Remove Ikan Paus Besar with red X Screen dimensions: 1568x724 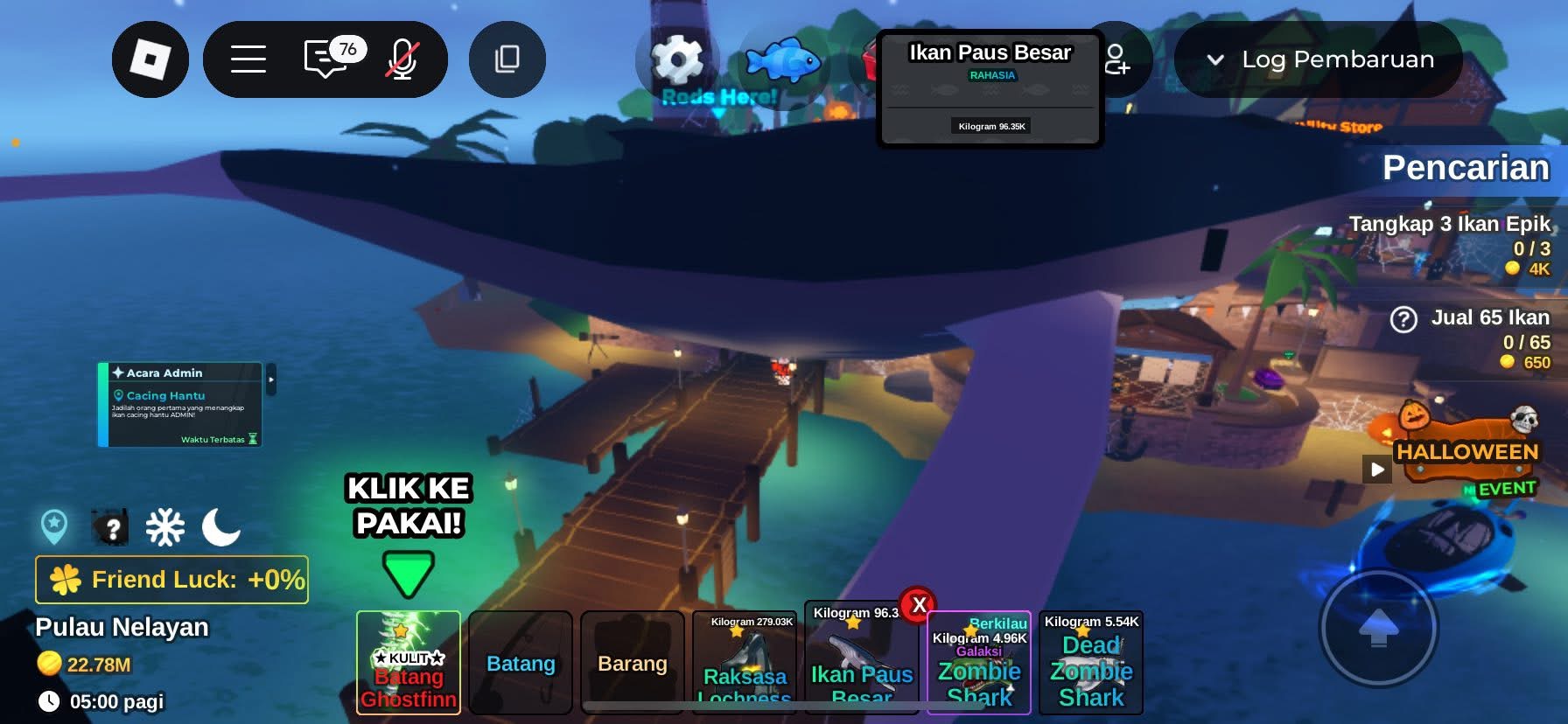click(919, 604)
